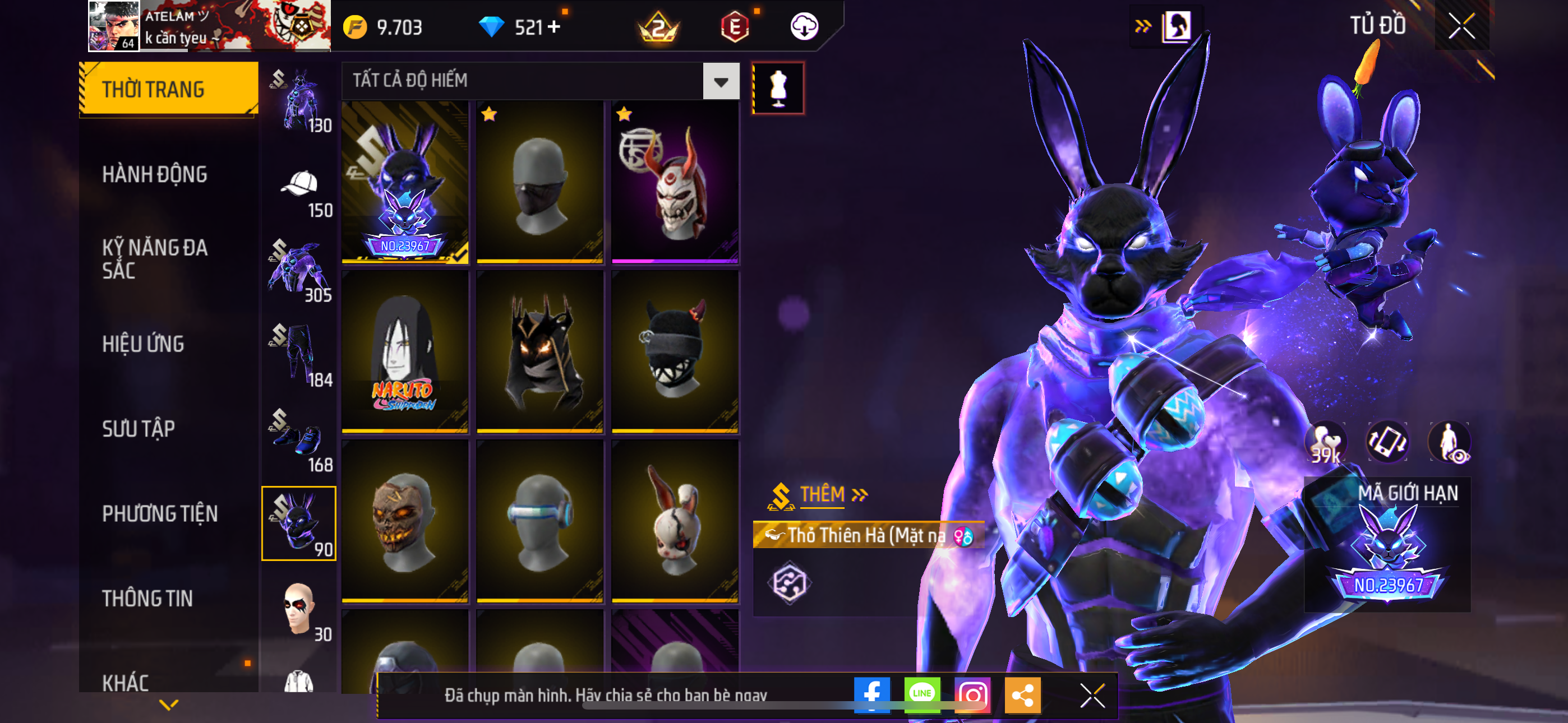The image size is (1568, 723).
Task: Share screenshot via Instagram
Action: click(x=972, y=694)
